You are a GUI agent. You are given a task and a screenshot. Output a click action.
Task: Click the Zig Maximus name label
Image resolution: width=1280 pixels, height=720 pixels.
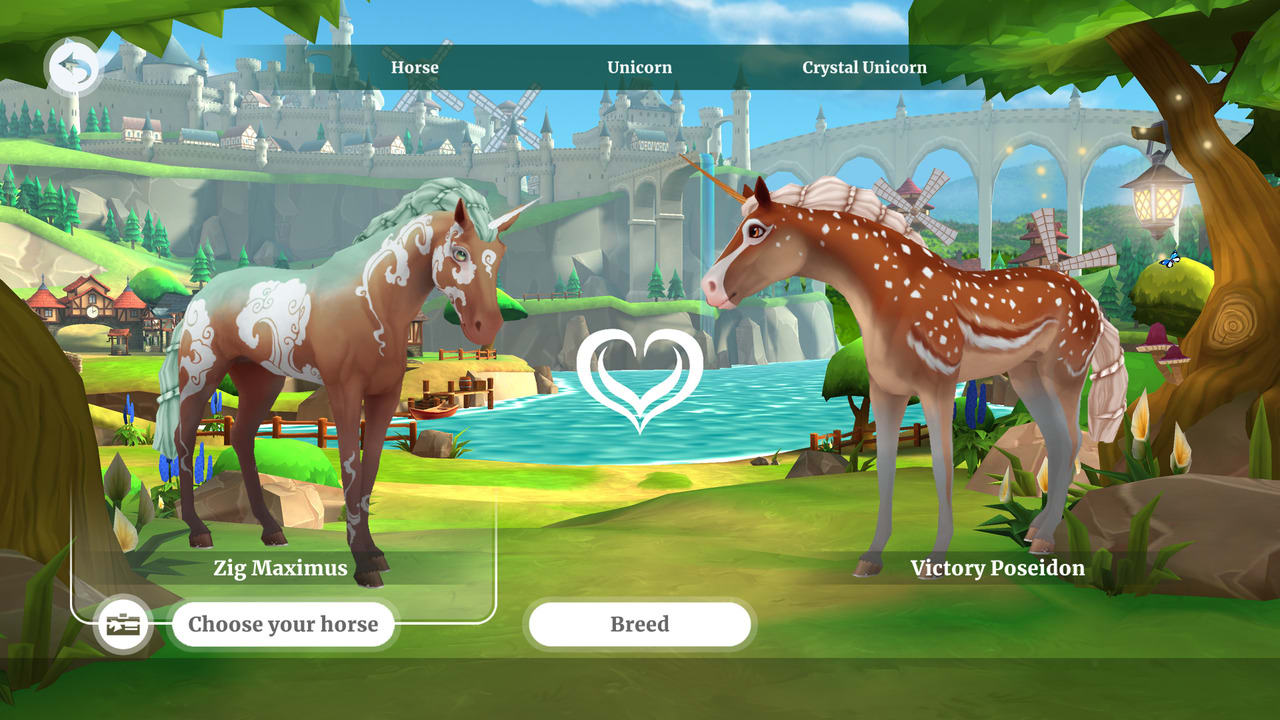(281, 568)
